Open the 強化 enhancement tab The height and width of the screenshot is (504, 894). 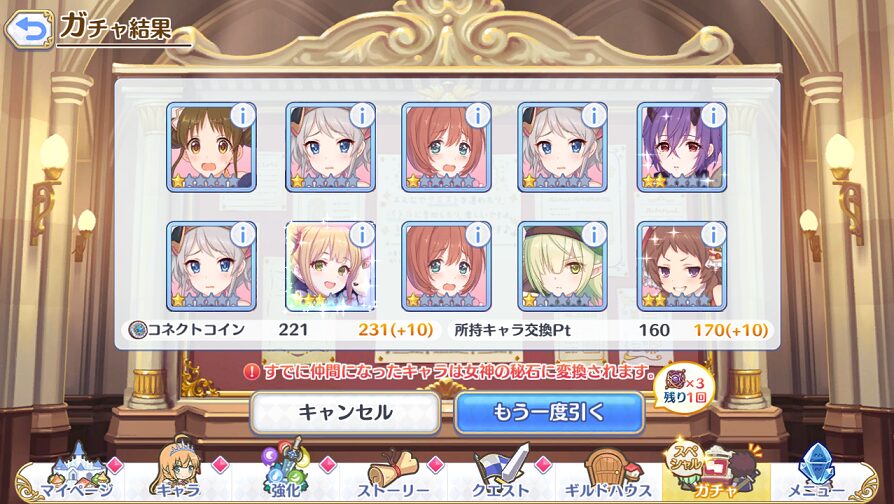pos(283,476)
